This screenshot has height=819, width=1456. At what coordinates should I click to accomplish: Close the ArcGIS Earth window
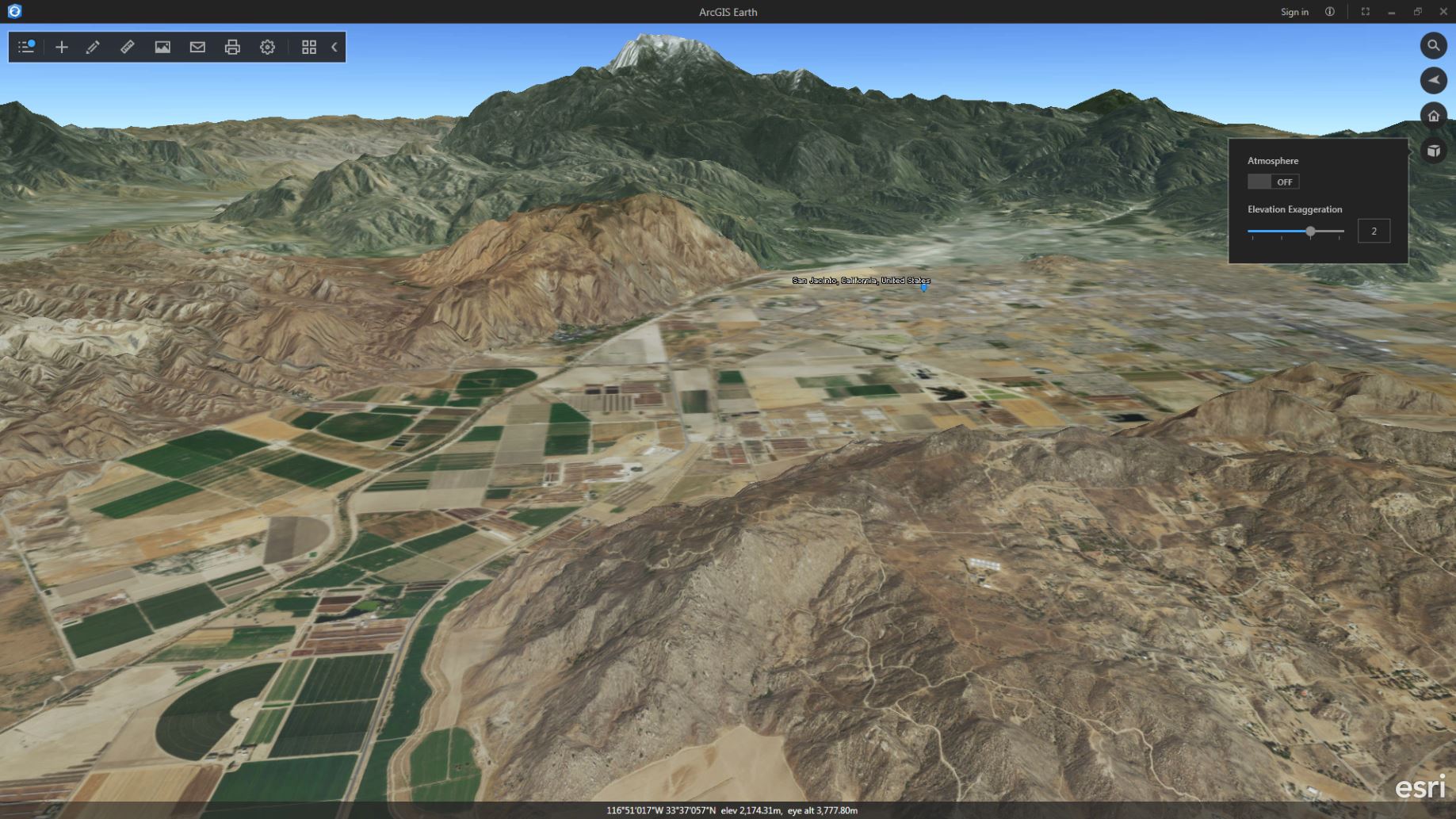(x=1443, y=12)
